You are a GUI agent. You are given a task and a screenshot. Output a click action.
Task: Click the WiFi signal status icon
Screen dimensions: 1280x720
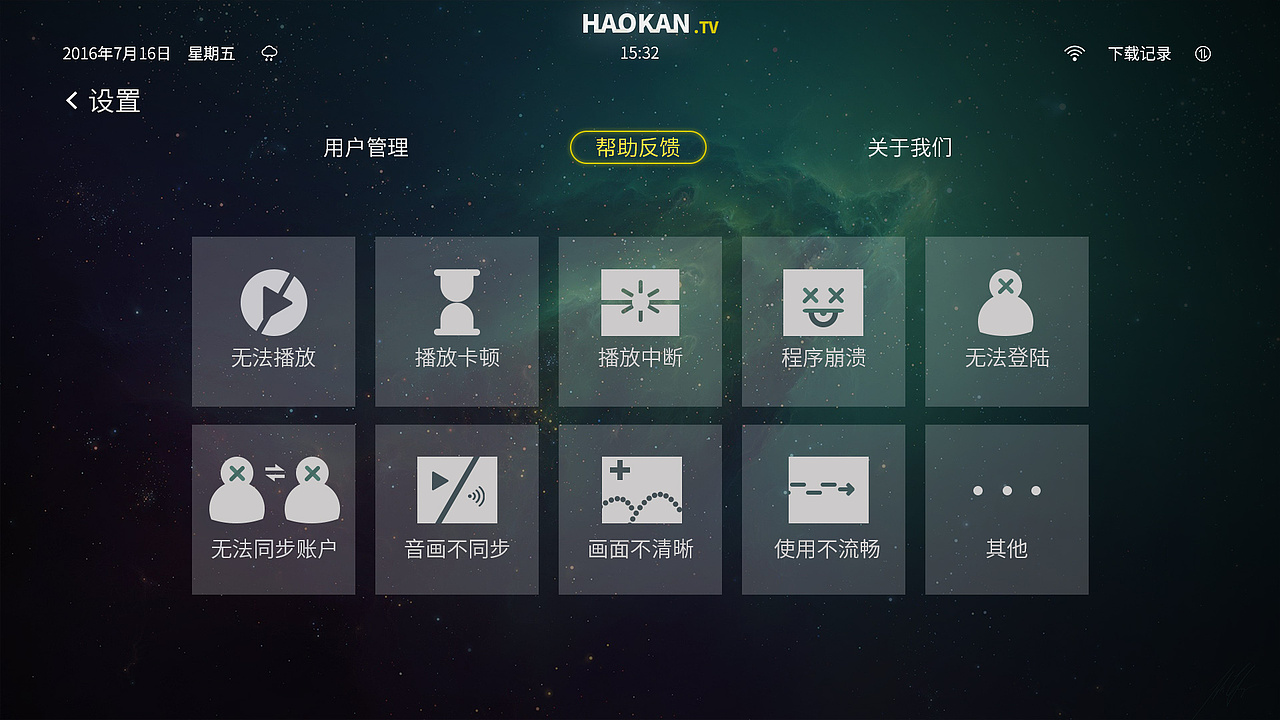[1074, 53]
